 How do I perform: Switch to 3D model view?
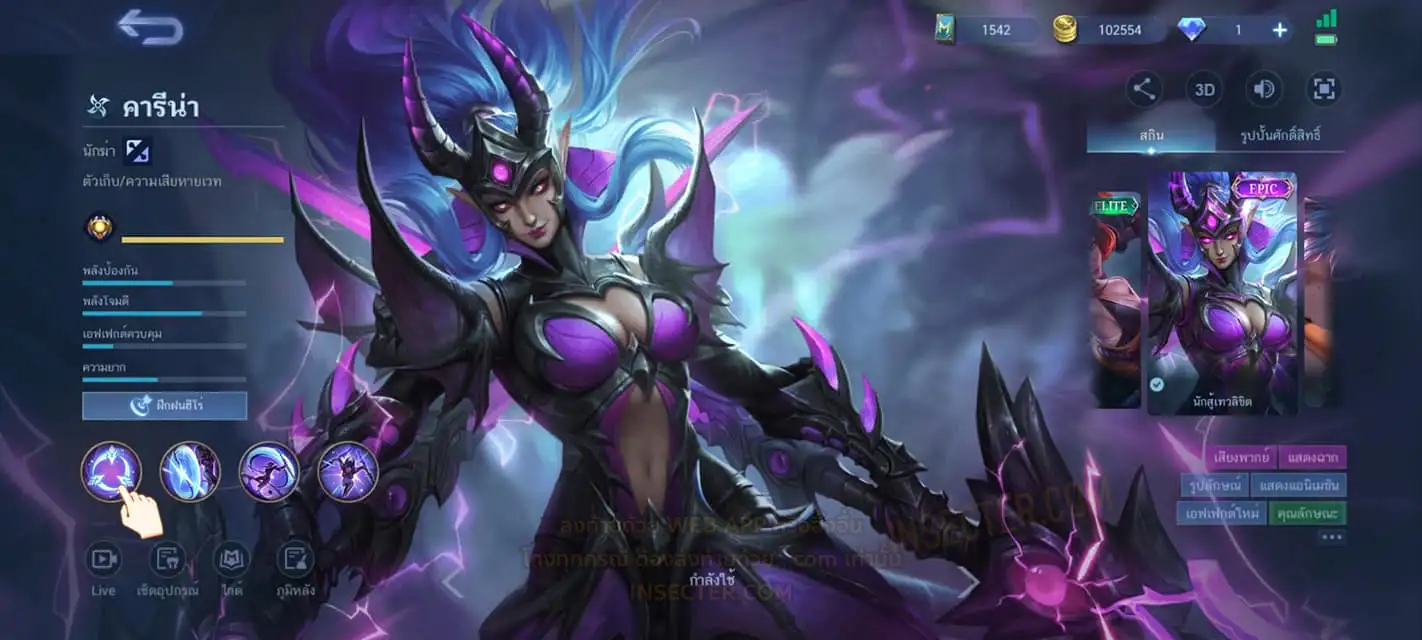tap(1204, 90)
